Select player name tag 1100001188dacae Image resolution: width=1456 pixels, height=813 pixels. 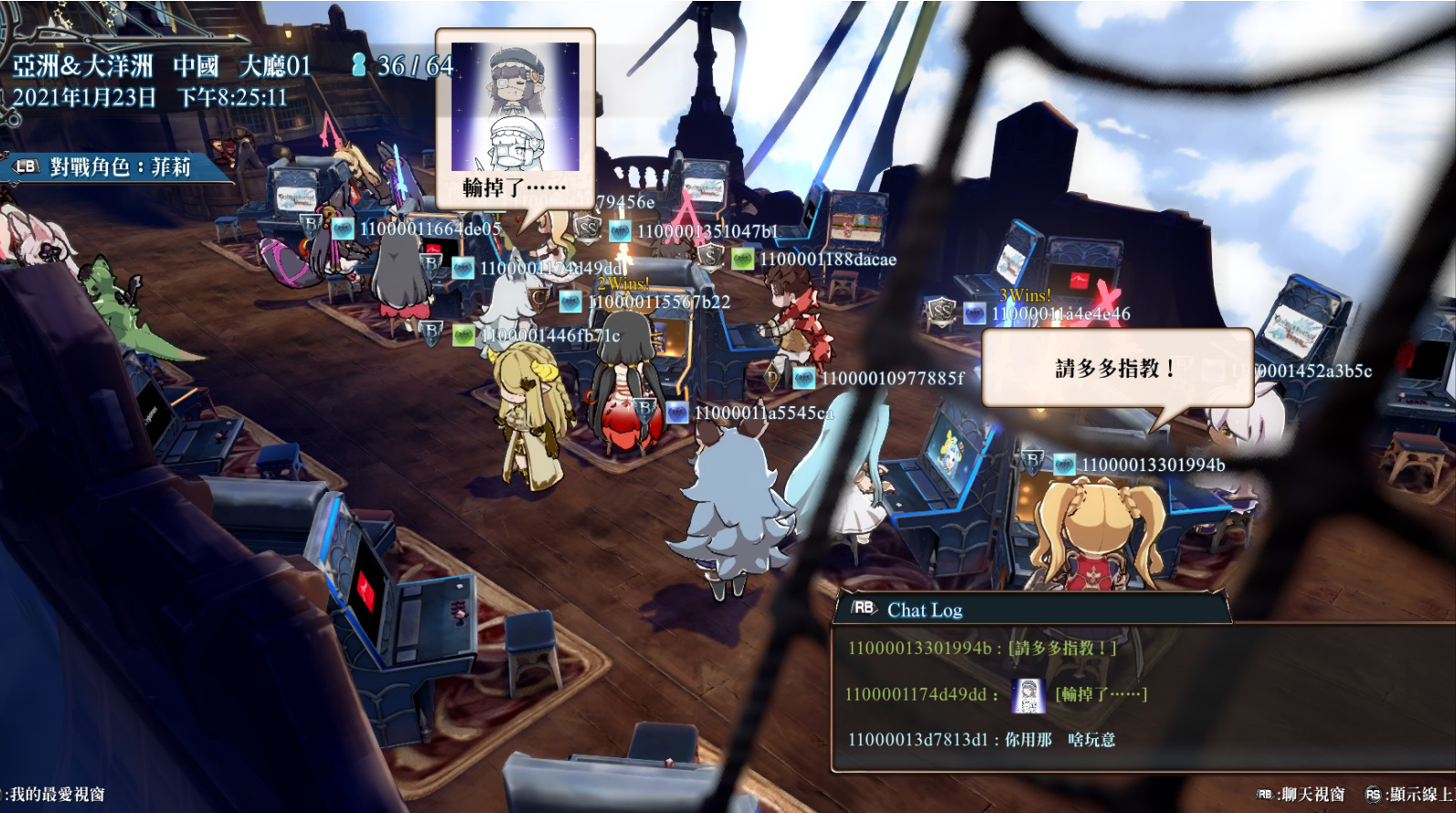tap(827, 260)
